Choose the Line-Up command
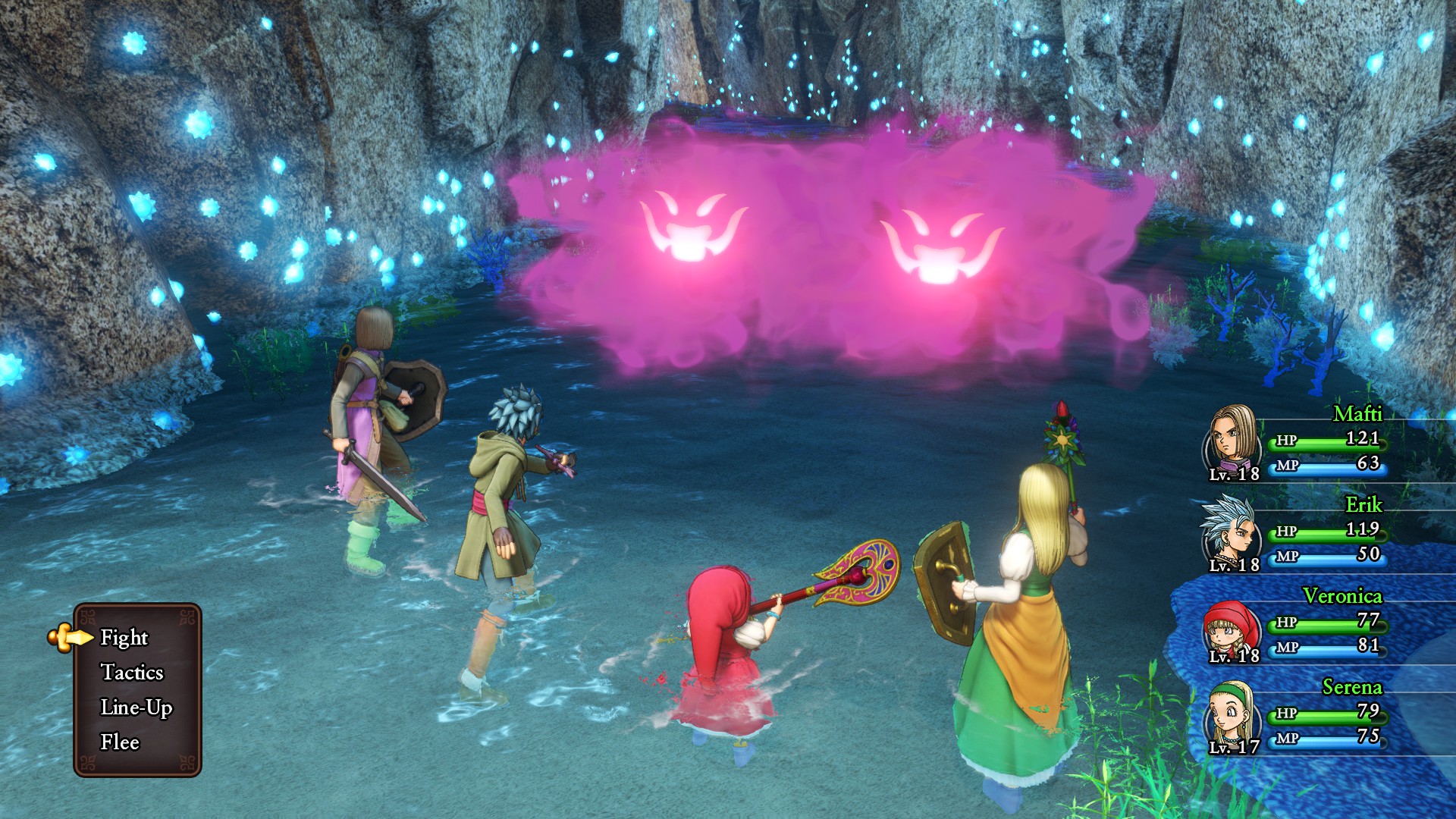 tap(136, 708)
